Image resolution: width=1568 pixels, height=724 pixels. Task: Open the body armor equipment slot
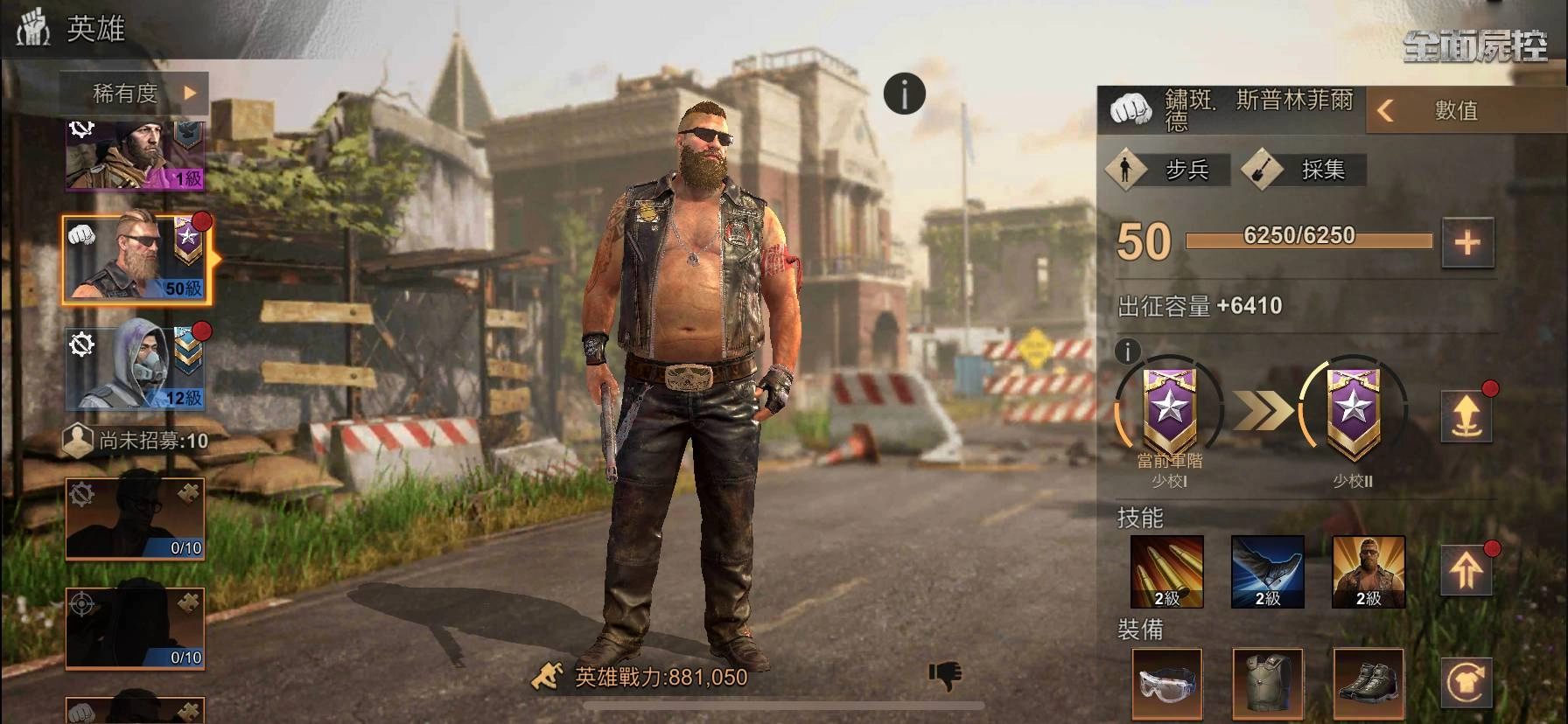coord(1267,684)
